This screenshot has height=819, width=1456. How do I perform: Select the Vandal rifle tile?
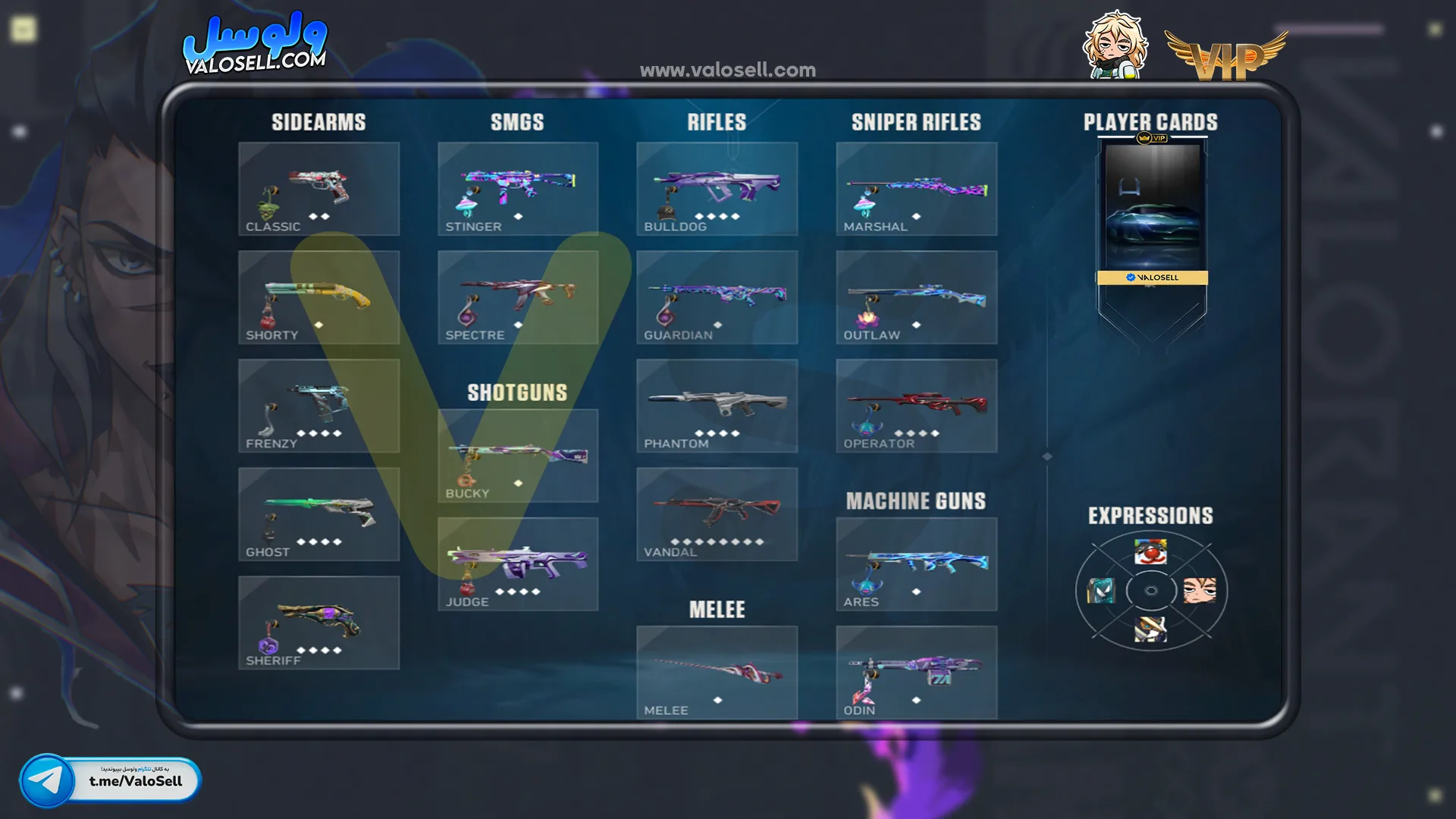717,514
